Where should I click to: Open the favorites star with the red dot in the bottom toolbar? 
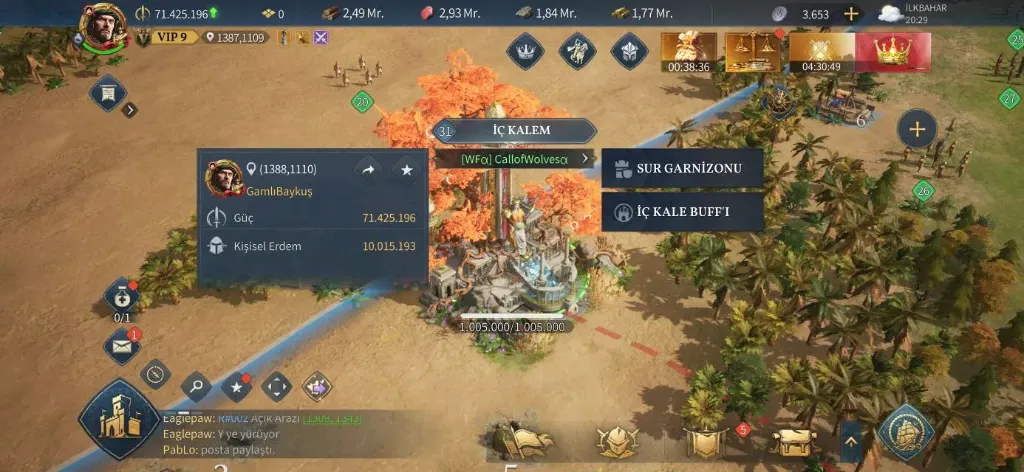pyautogui.click(x=237, y=385)
